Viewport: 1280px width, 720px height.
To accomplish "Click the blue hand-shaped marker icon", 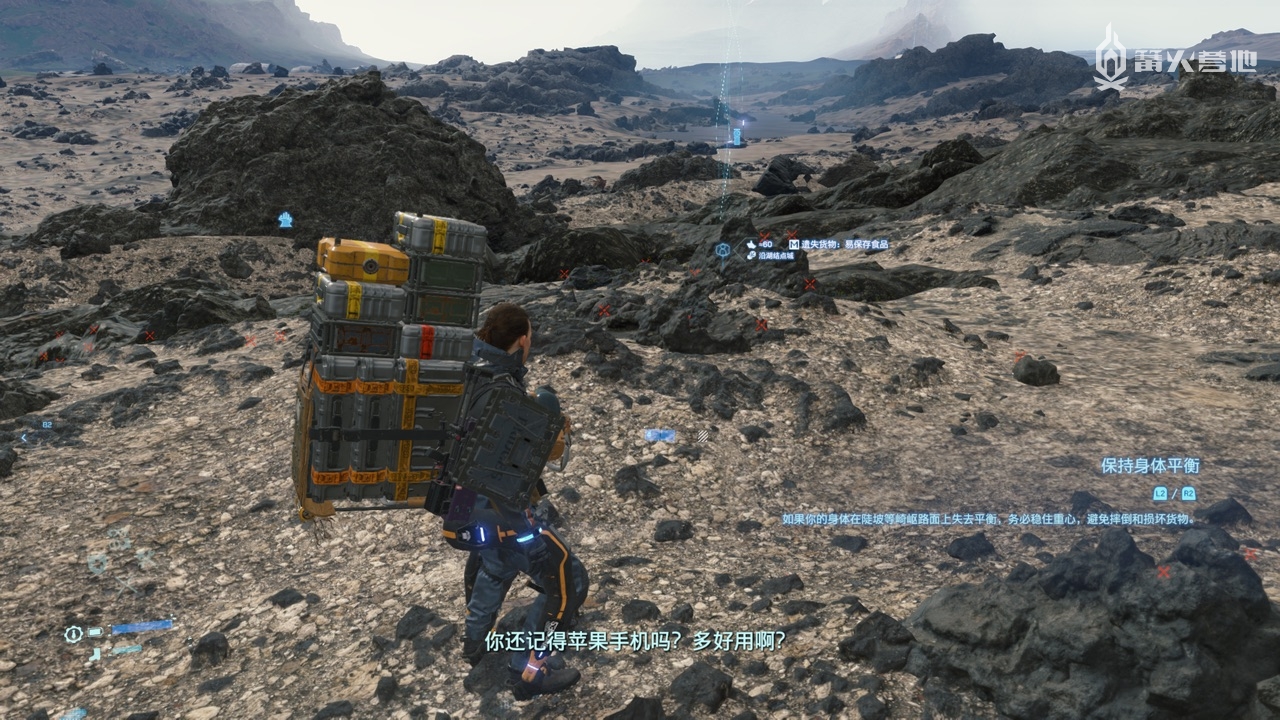I will click(x=285, y=219).
